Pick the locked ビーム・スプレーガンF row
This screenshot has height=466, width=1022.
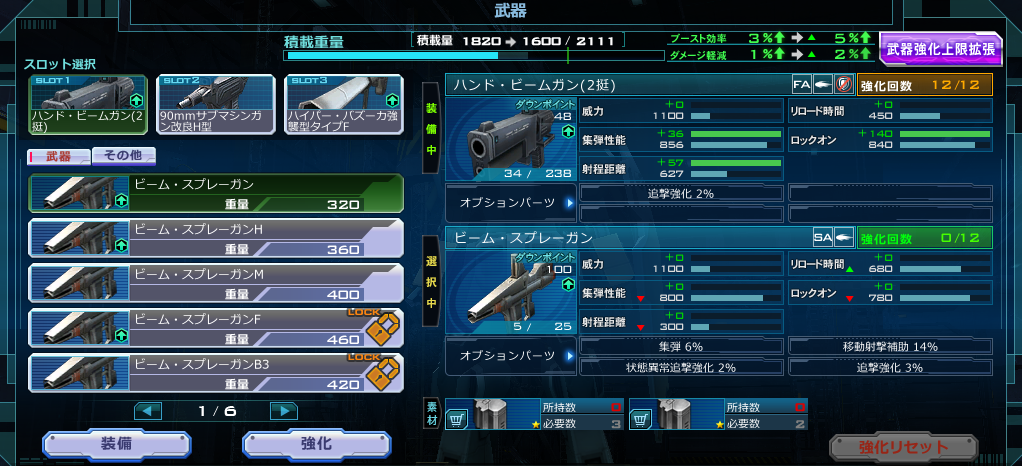coord(216,328)
